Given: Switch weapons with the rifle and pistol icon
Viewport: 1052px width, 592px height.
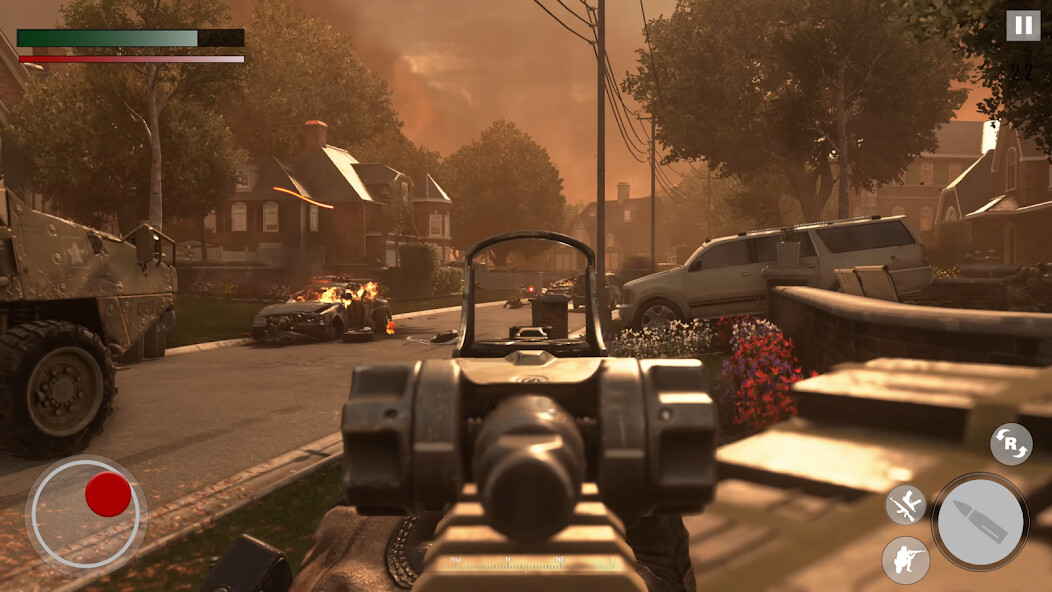Looking at the screenshot, I should pos(906,505).
